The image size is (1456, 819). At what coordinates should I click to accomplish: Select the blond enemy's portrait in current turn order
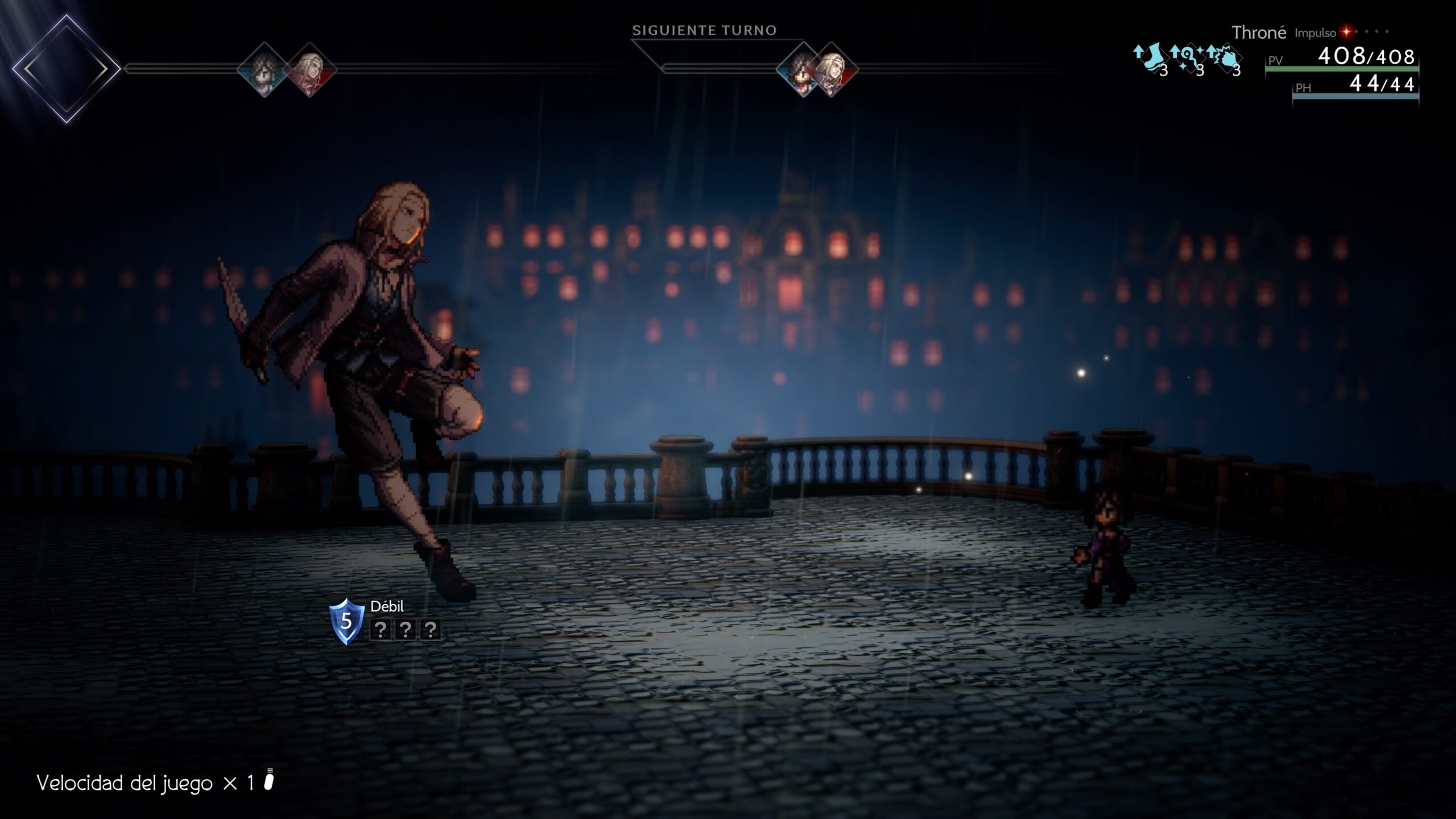[309, 69]
